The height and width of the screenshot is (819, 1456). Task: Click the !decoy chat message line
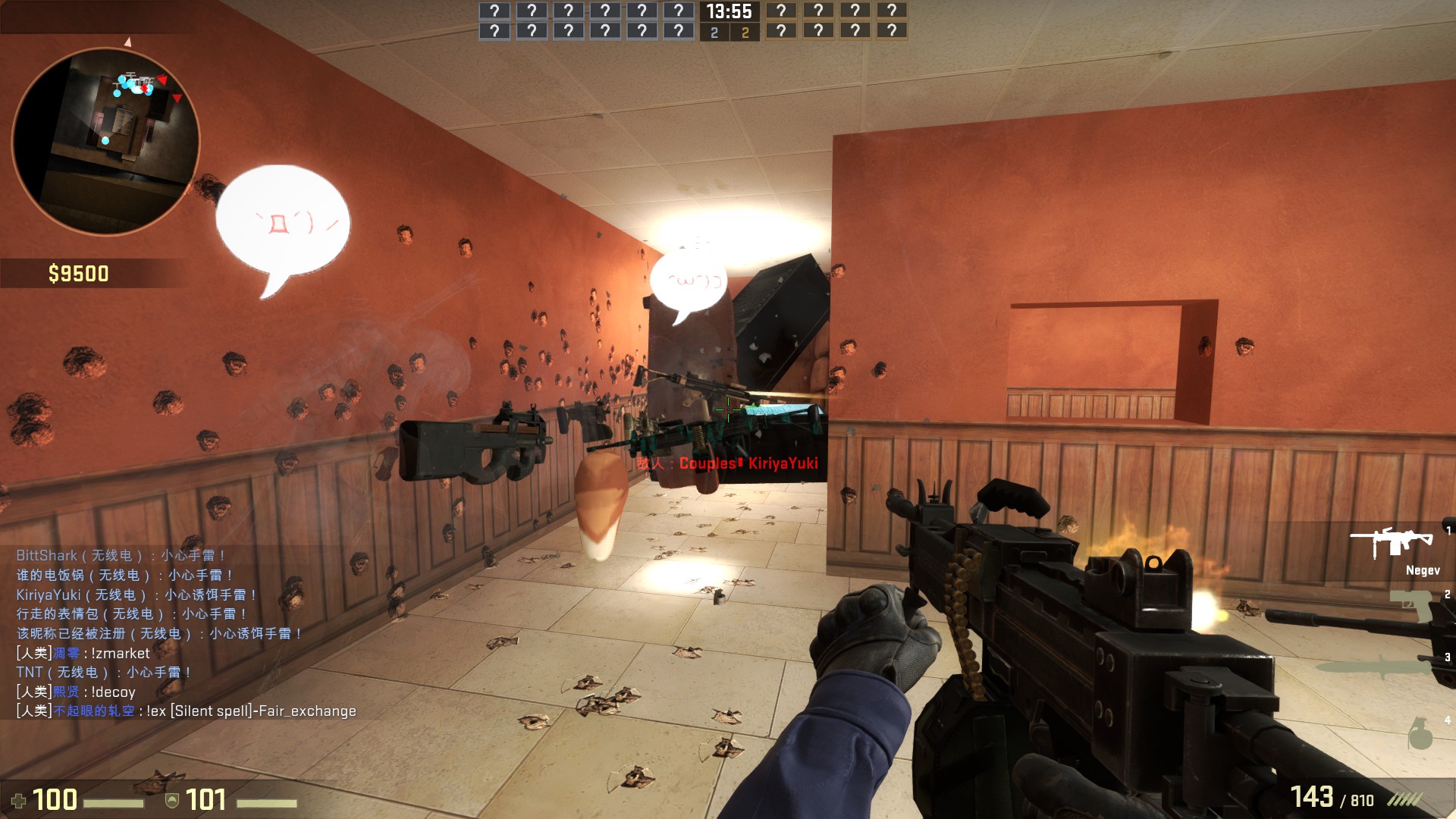pyautogui.click(x=76, y=692)
